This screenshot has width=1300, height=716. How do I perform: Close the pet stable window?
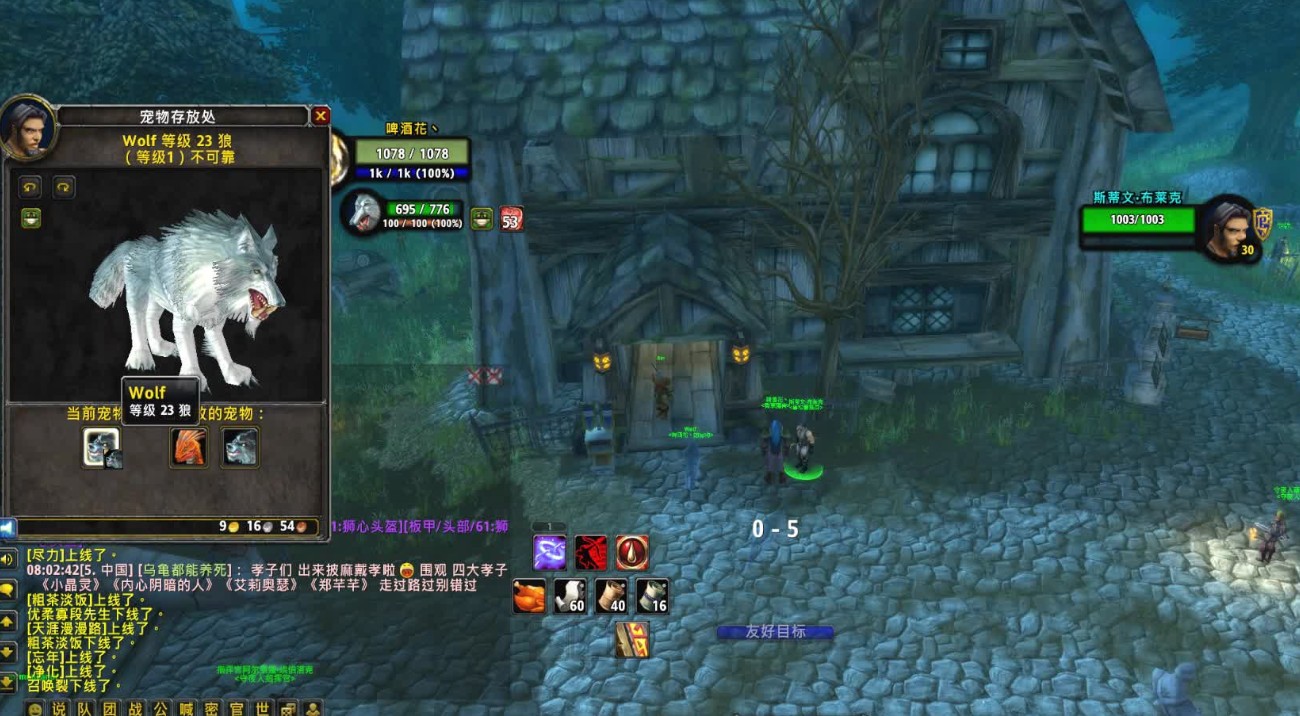(x=320, y=116)
